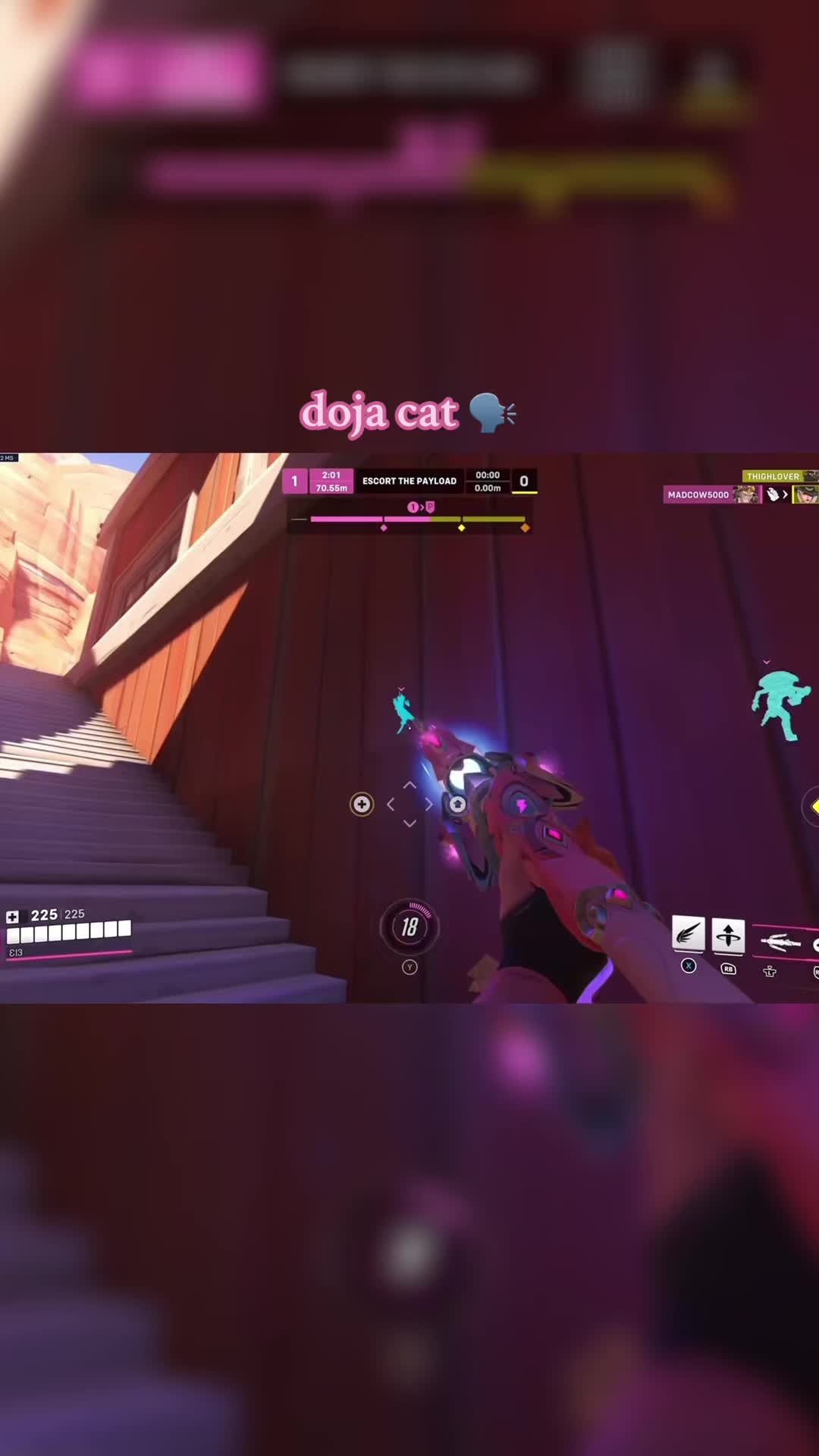The height and width of the screenshot is (1456, 819).
Task: Use the Resurrect ability icon
Action: (x=728, y=934)
